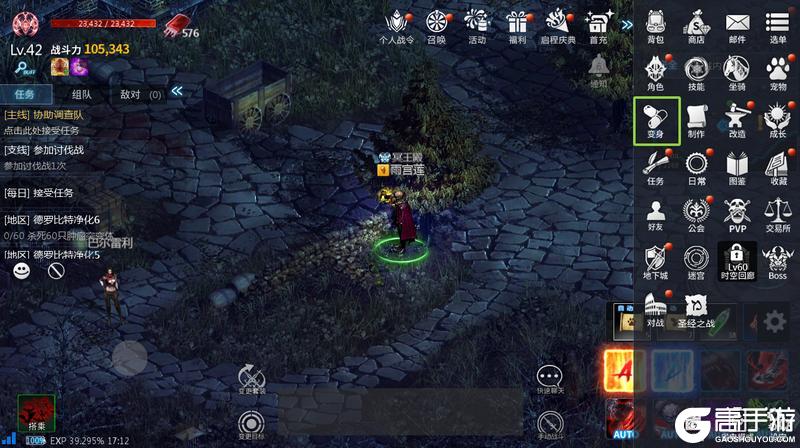Open the 制作 crafting menu
The image size is (800, 448).
coord(696,120)
